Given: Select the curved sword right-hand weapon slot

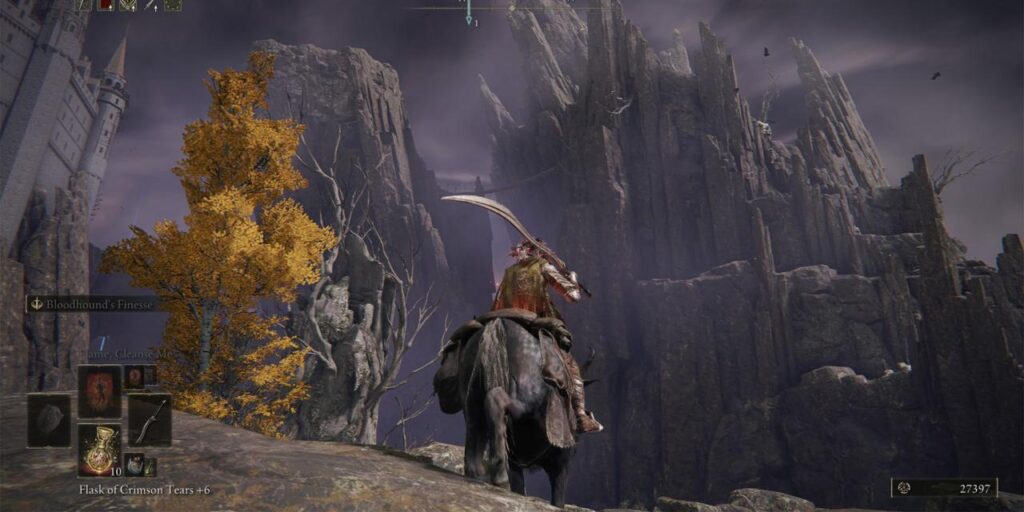Looking at the screenshot, I should (149, 420).
